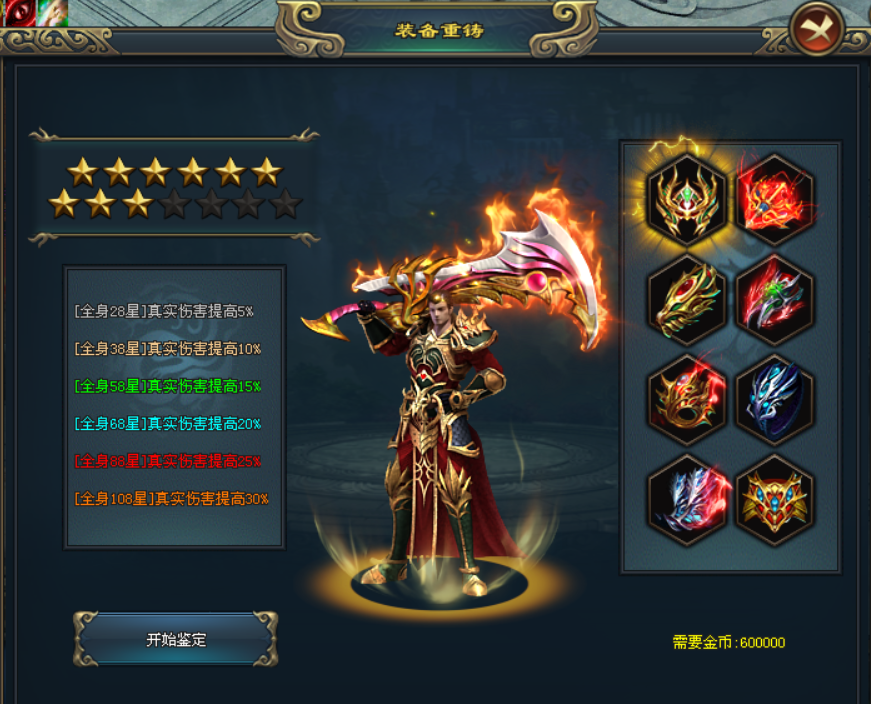Select the glowing golden helmet slot
This screenshot has height=704, width=871.
point(686,200)
